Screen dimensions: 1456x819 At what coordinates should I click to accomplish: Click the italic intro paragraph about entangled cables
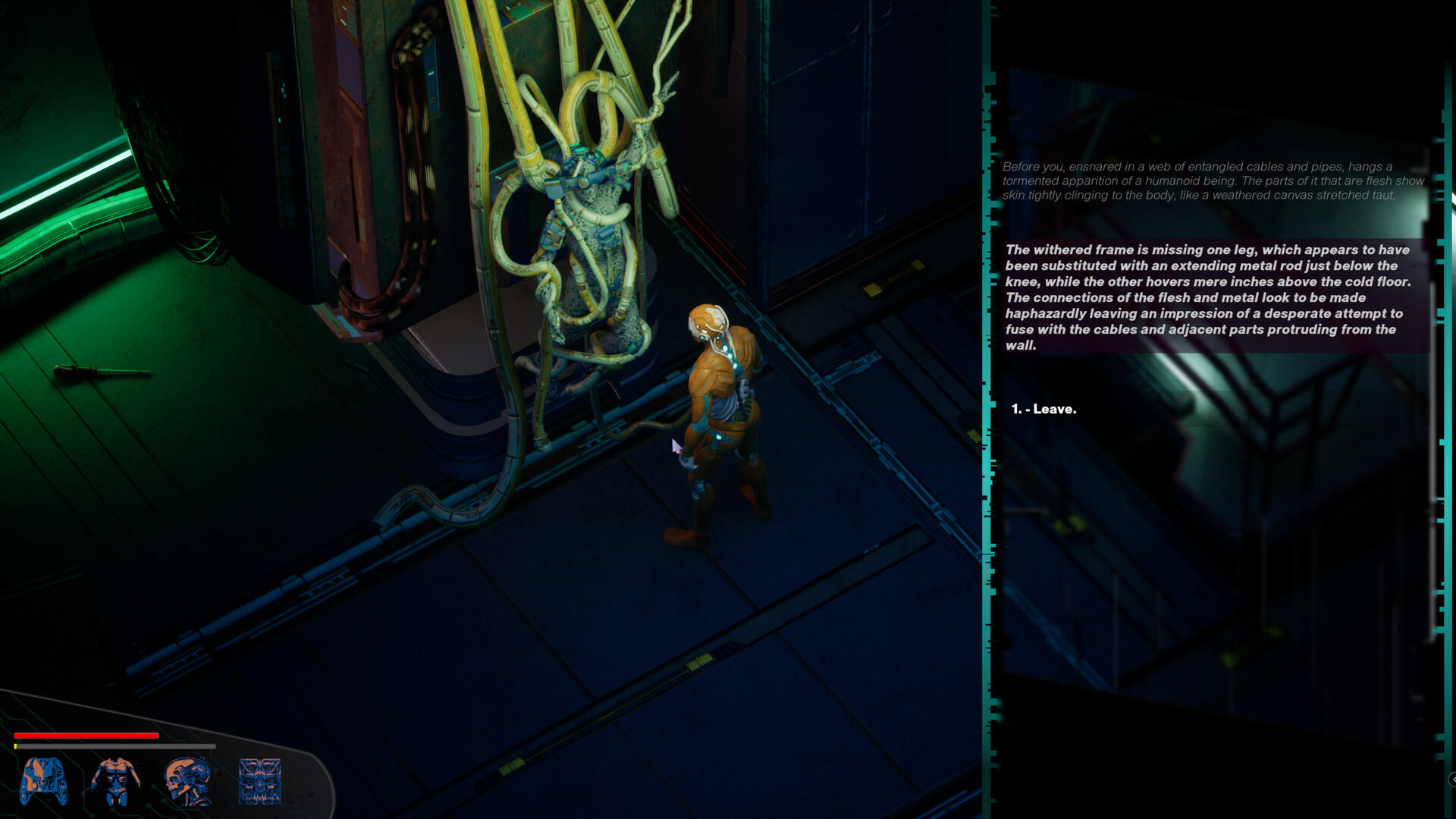[1213, 182]
